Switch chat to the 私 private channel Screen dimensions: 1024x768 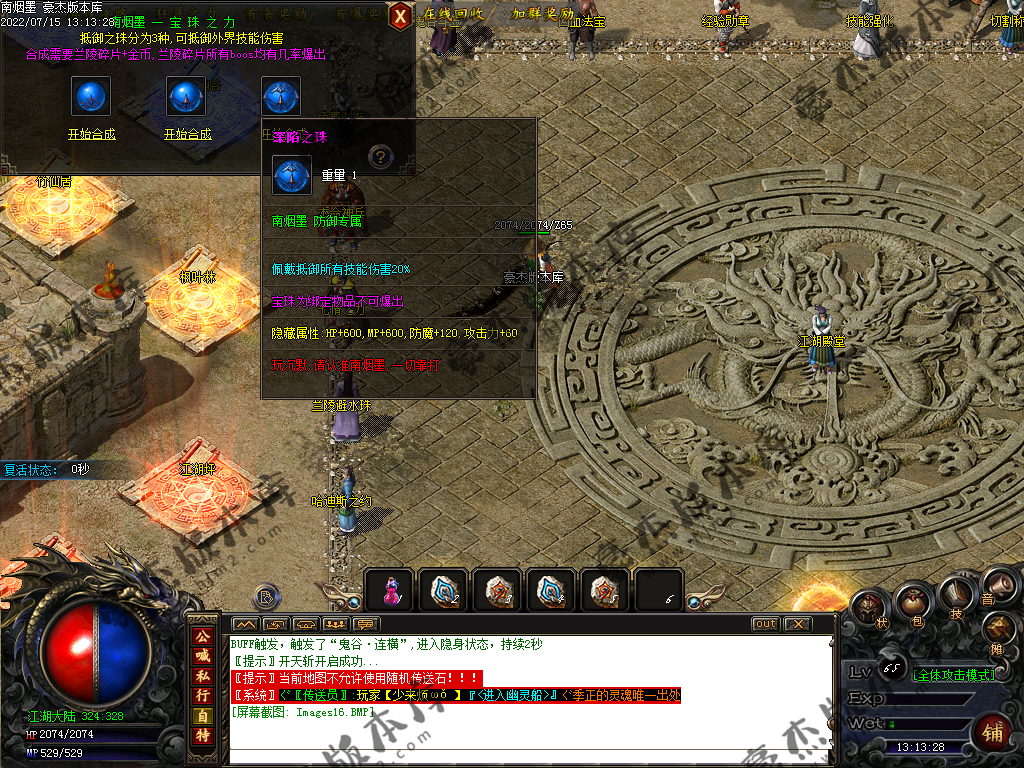pyautogui.click(x=203, y=675)
